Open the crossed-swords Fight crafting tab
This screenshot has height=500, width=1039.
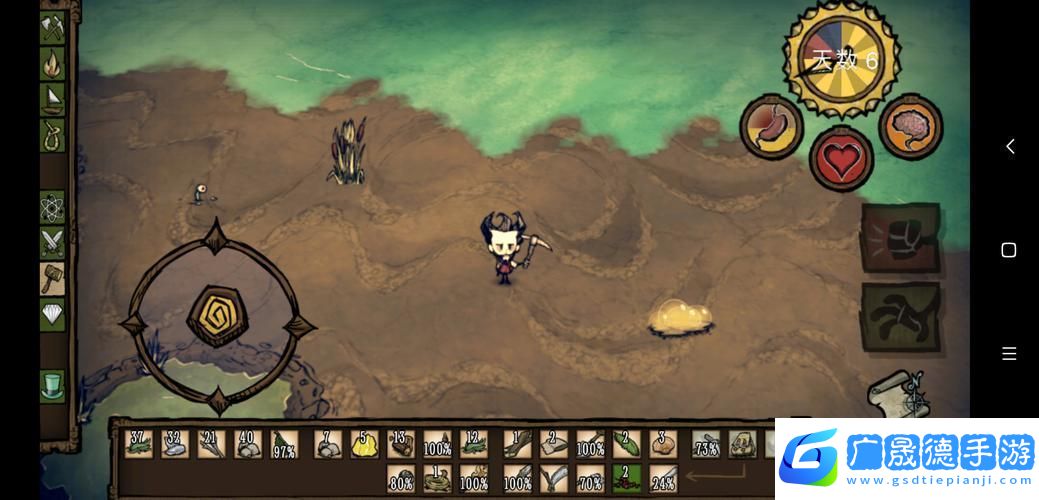point(52,243)
